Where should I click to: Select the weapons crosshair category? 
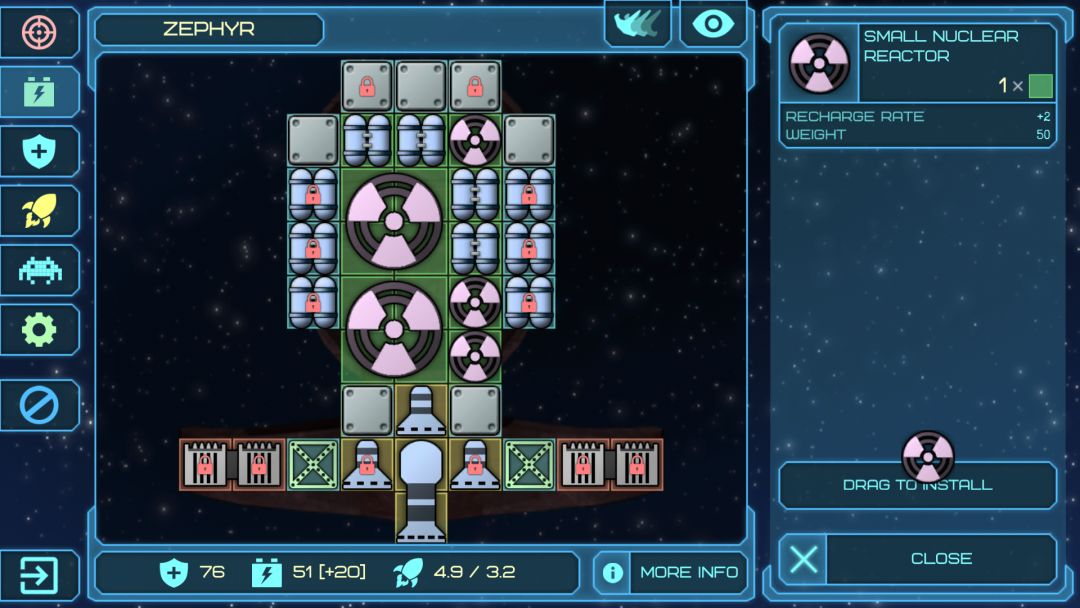[40, 32]
